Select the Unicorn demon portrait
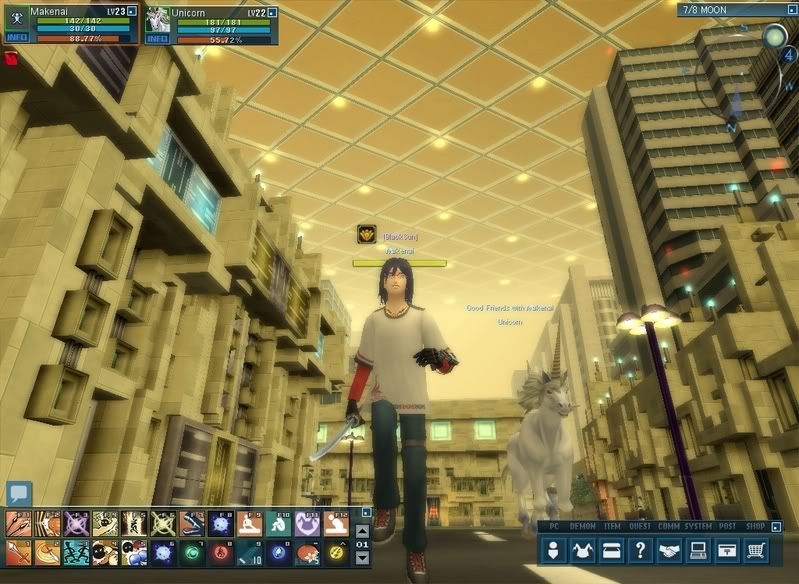 click(x=158, y=20)
